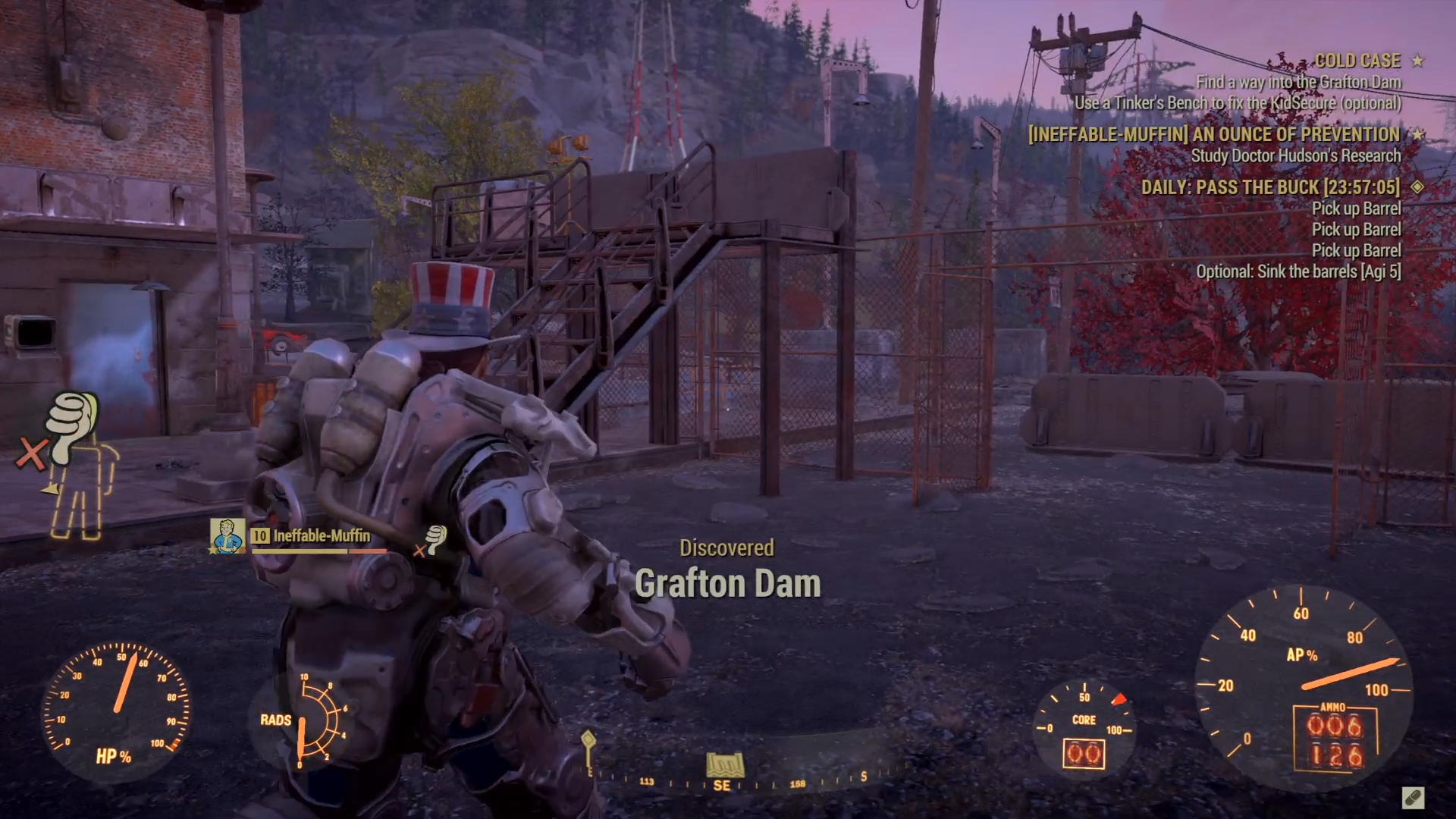Select the dam location icon on the compass

click(725, 764)
